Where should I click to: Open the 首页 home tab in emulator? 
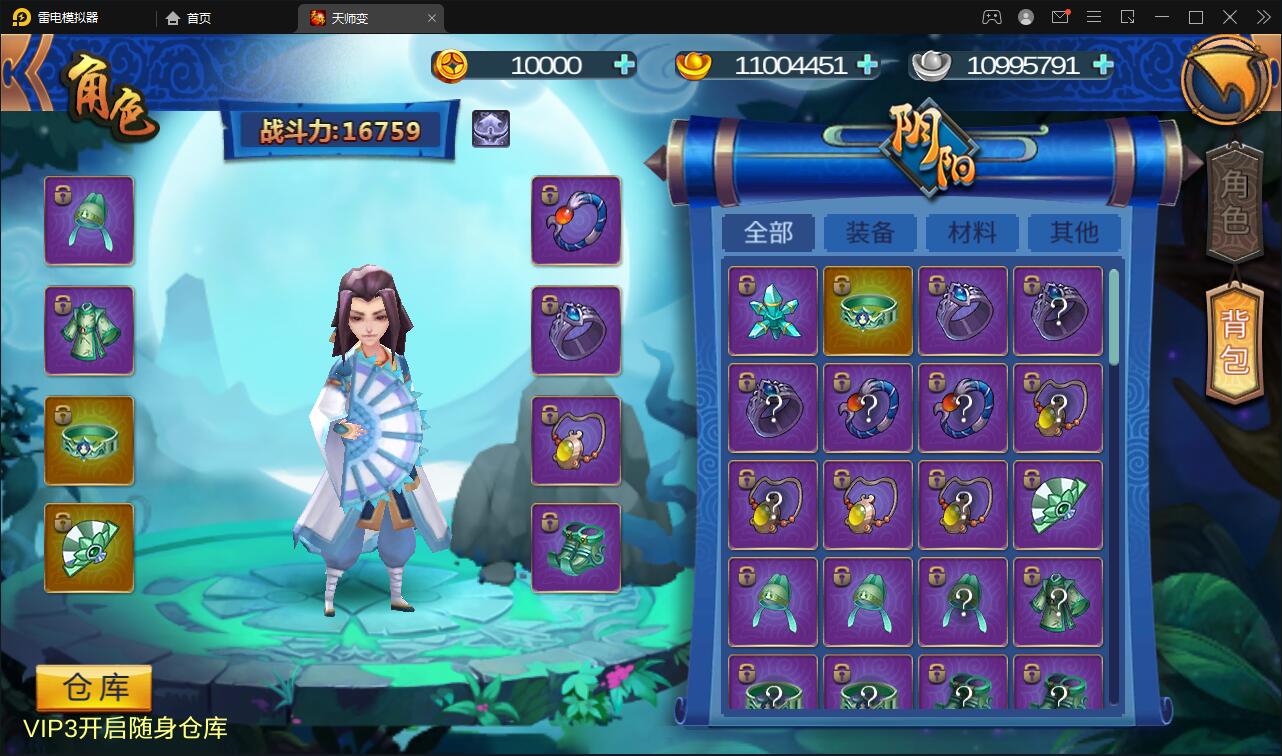pyautogui.click(x=189, y=18)
